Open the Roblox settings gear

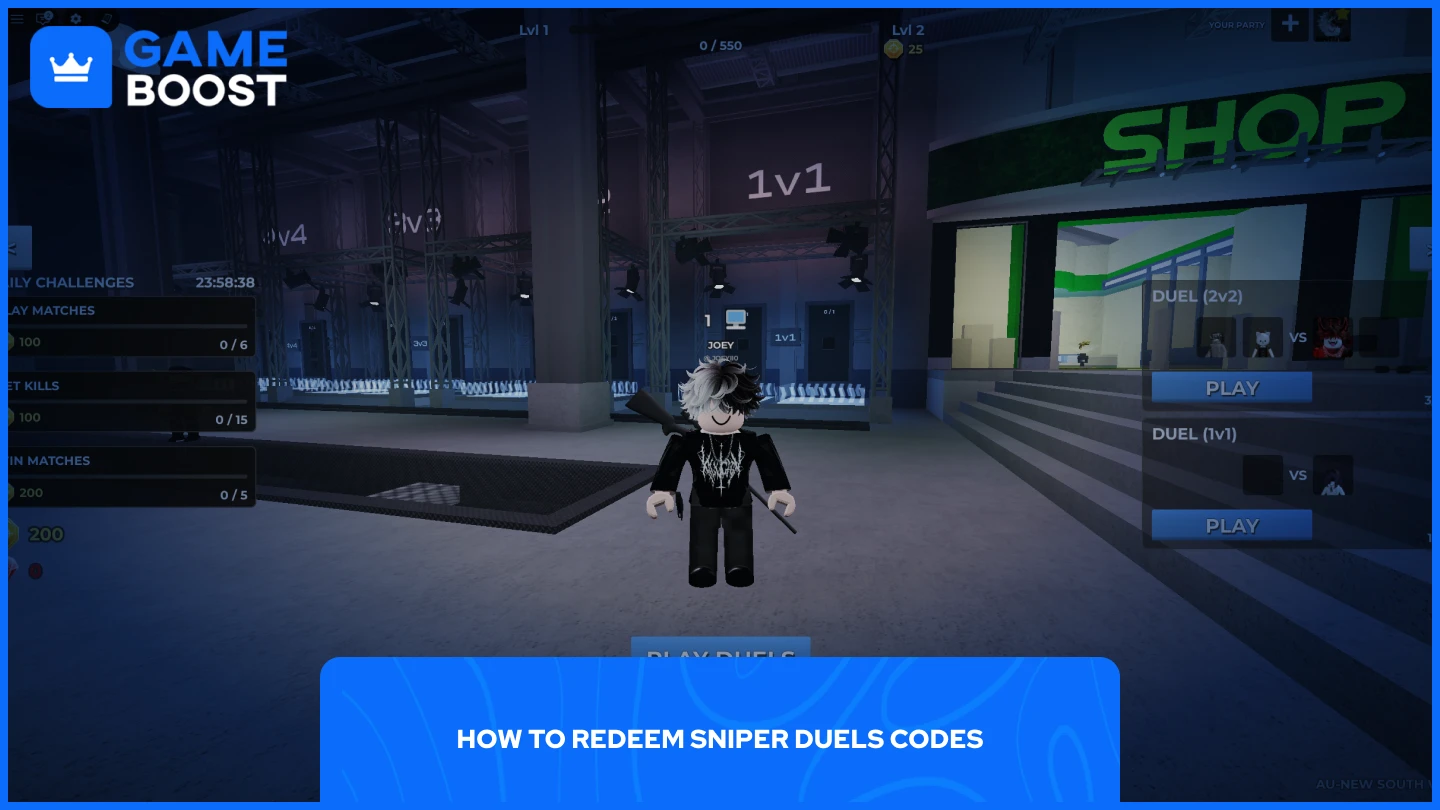point(75,18)
